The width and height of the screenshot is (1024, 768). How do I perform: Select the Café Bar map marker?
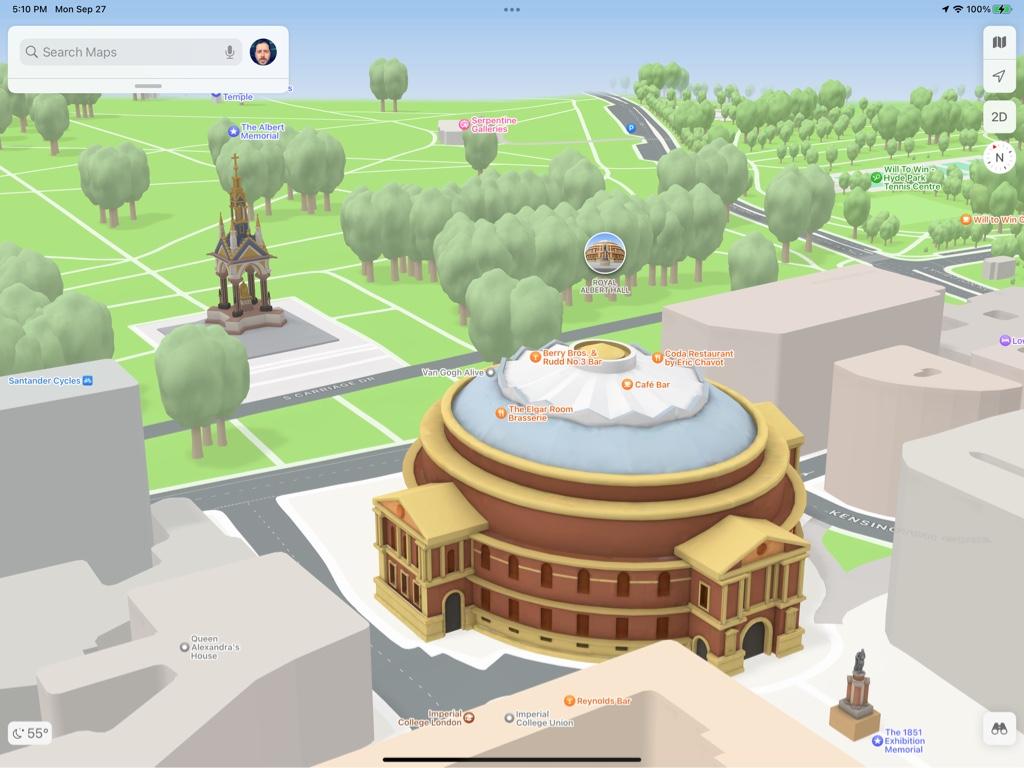[627, 385]
